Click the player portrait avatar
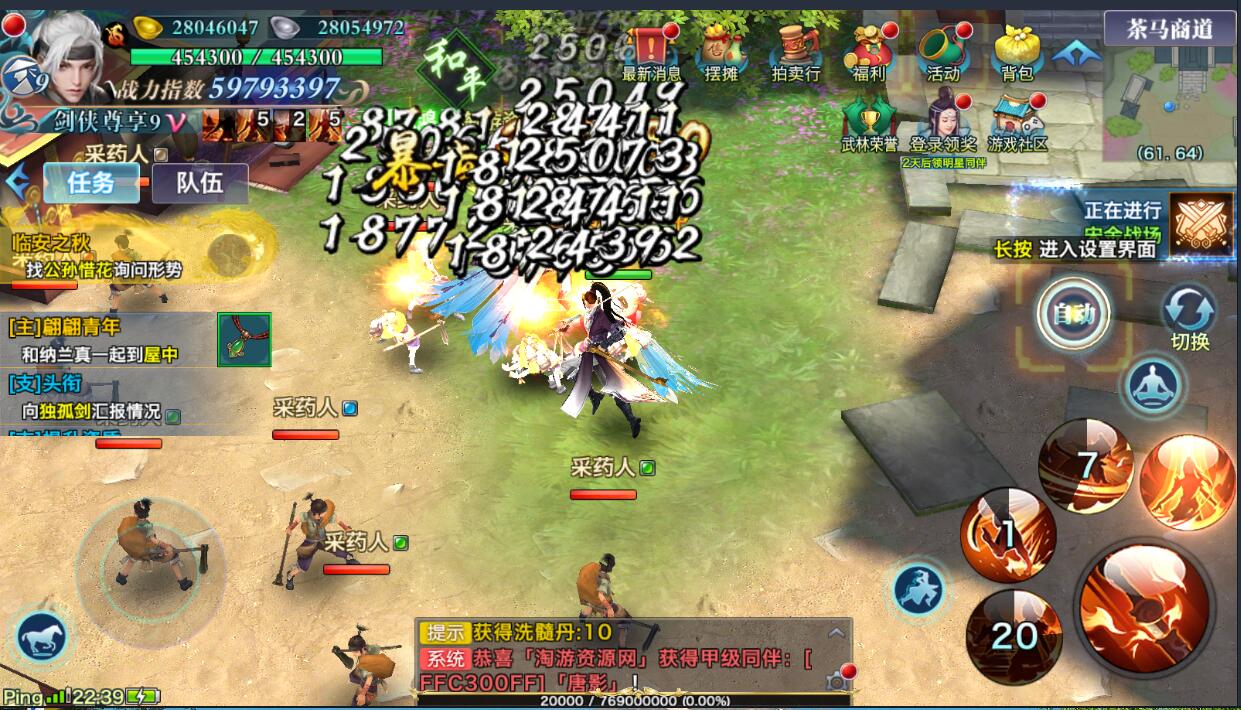Screen dimensions: 1241x710 click(72, 50)
